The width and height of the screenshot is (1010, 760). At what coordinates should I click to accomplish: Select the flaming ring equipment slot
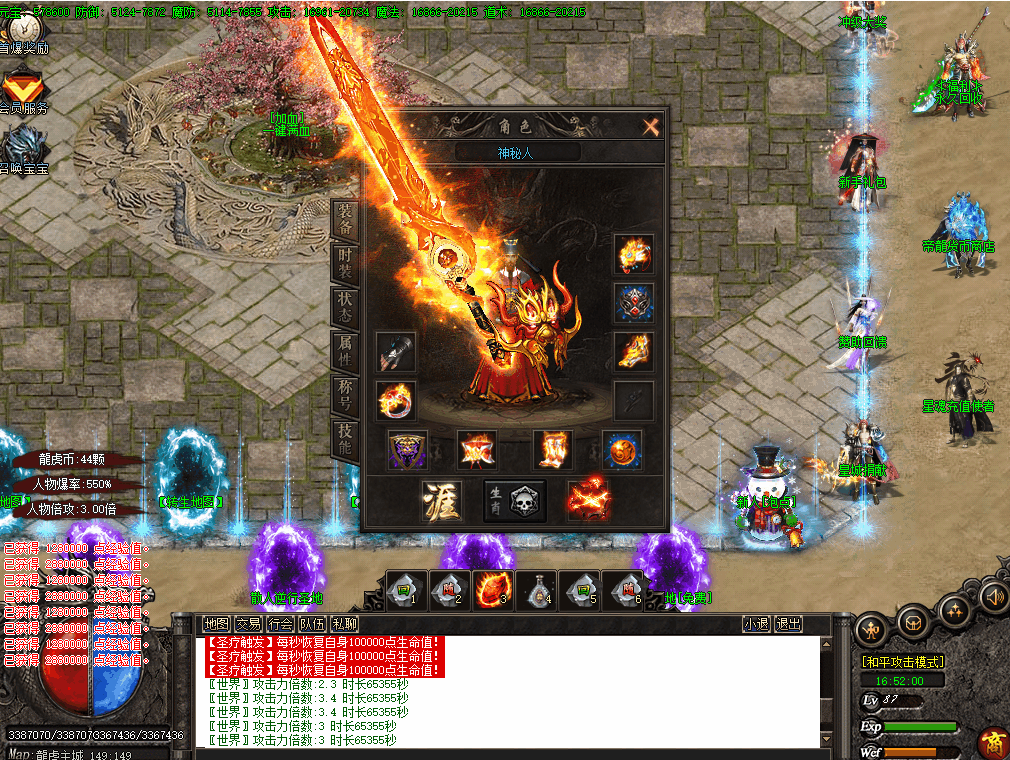coord(396,400)
